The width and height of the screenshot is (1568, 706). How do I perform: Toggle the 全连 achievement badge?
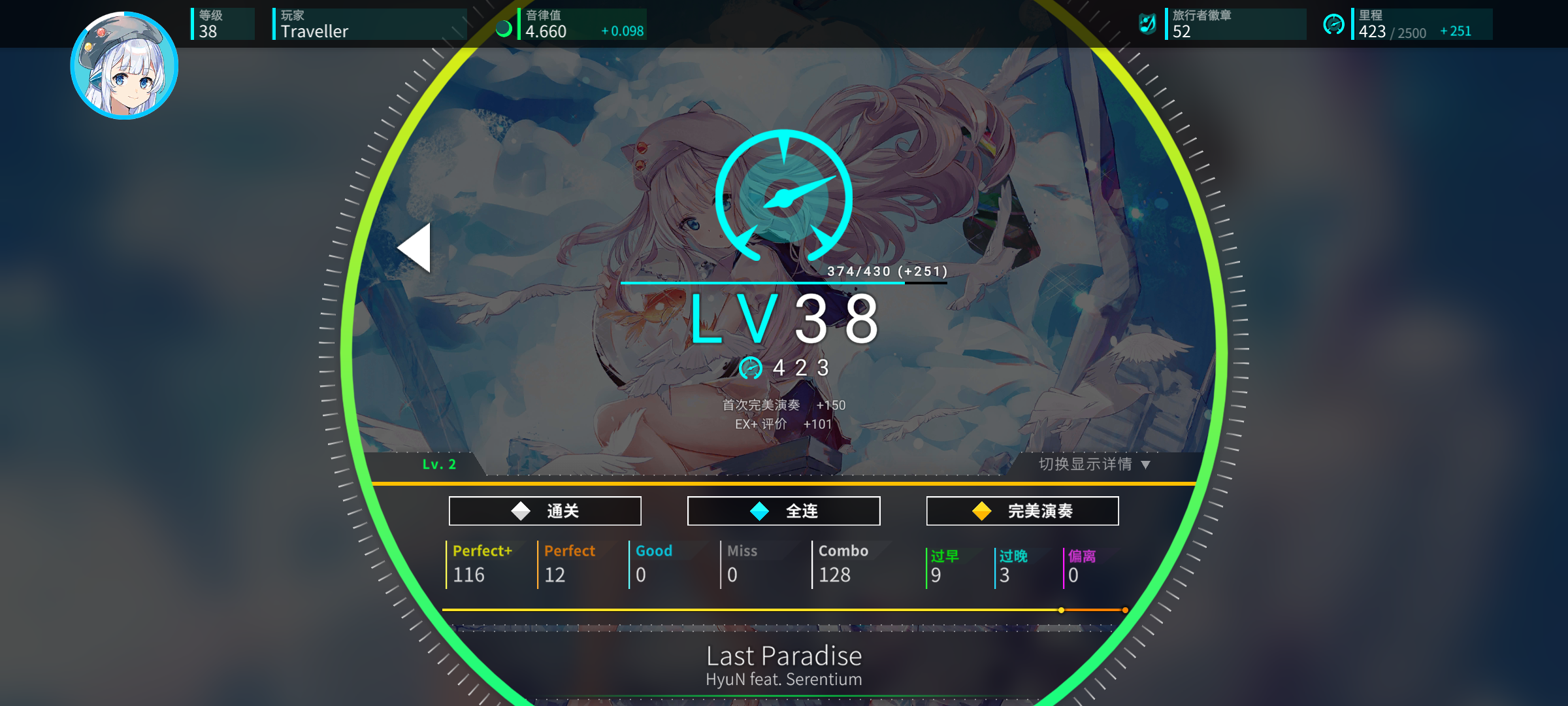click(784, 511)
